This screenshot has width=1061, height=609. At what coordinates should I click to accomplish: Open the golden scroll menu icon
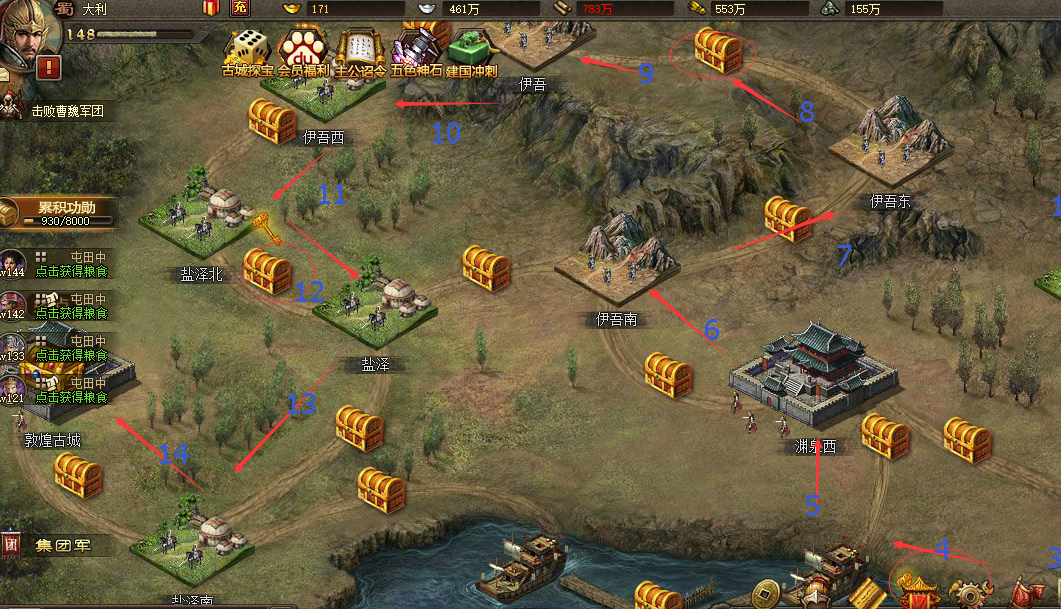tap(868, 592)
